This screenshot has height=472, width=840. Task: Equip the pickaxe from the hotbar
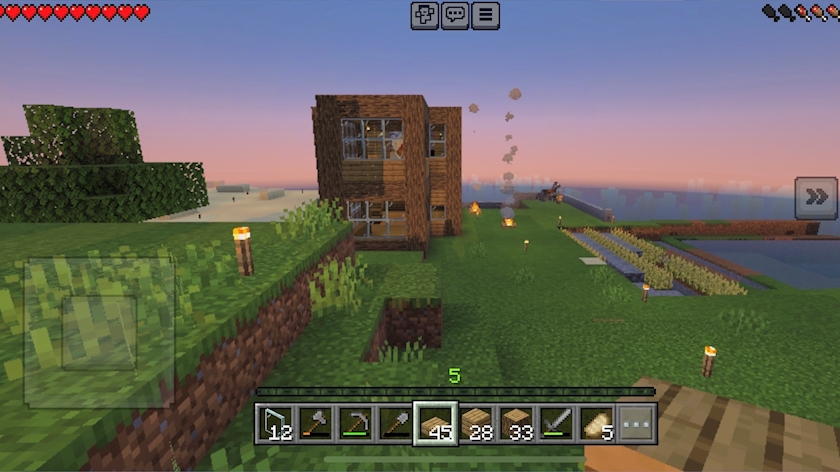[356, 423]
